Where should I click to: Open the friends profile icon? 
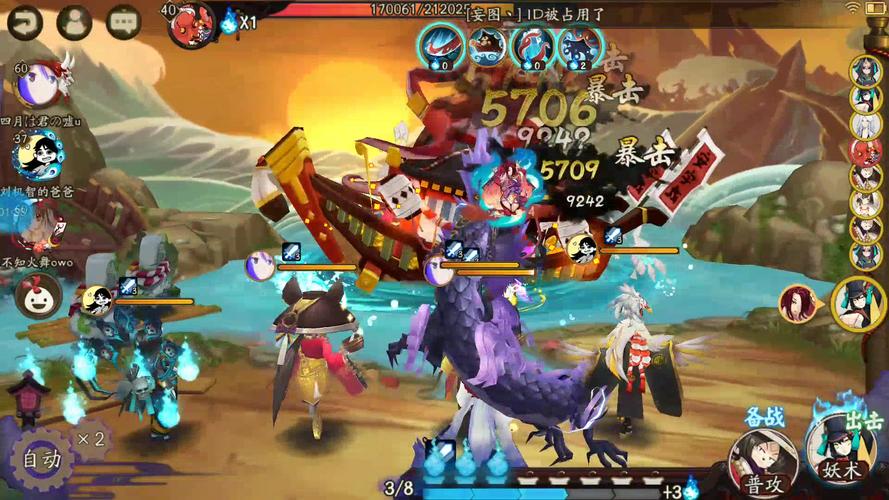pyautogui.click(x=74, y=22)
